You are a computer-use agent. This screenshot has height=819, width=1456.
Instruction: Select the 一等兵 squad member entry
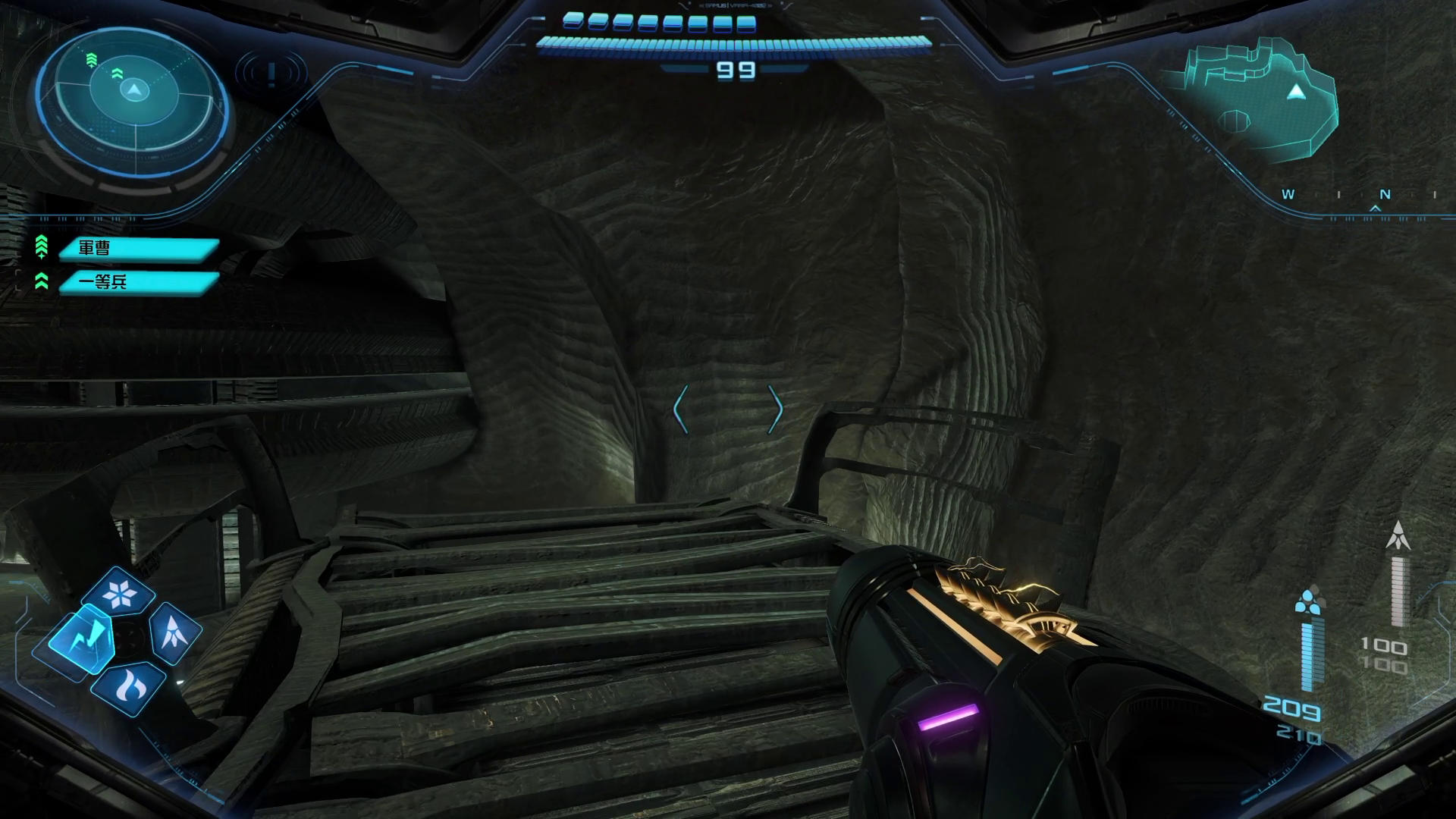138,282
